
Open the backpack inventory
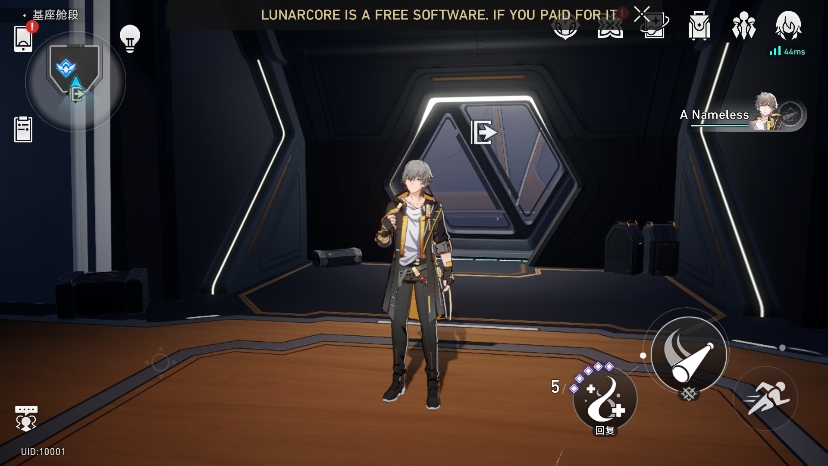[699, 27]
